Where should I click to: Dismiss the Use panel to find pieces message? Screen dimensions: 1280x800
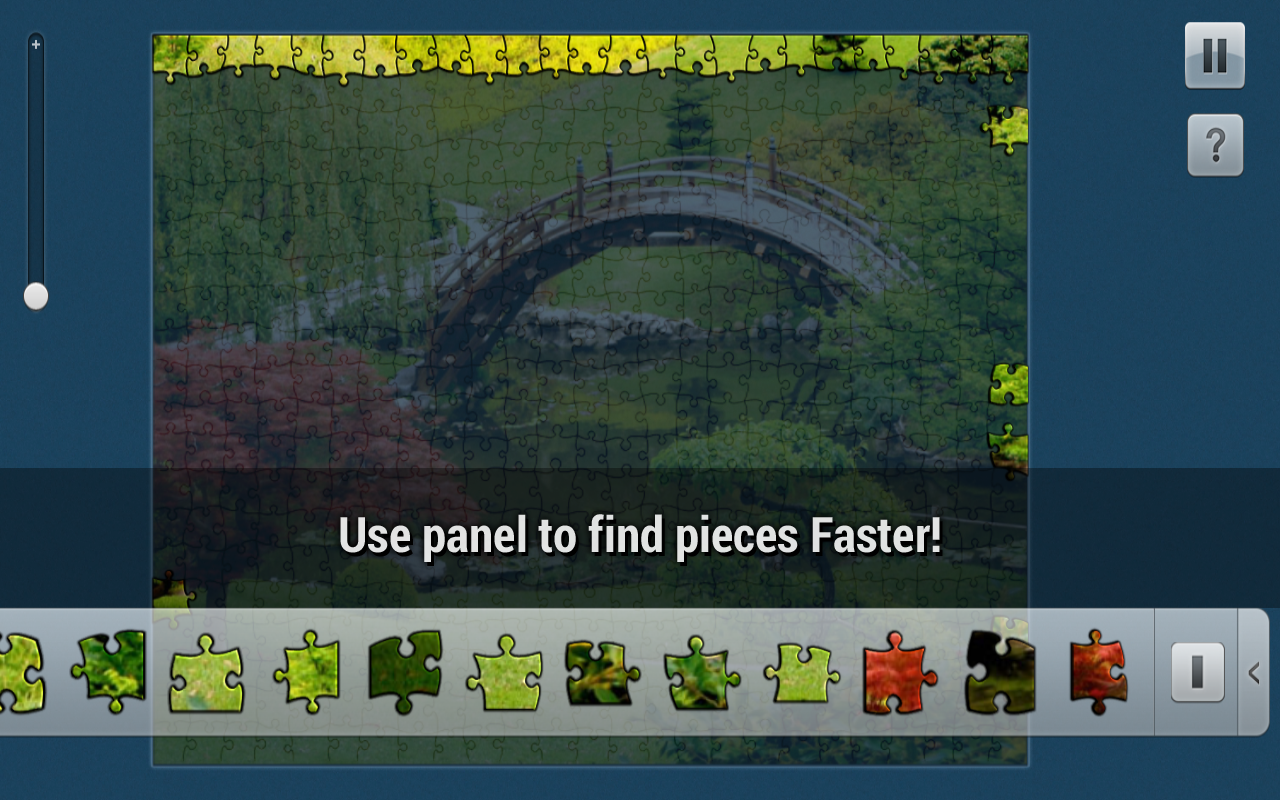tap(640, 536)
